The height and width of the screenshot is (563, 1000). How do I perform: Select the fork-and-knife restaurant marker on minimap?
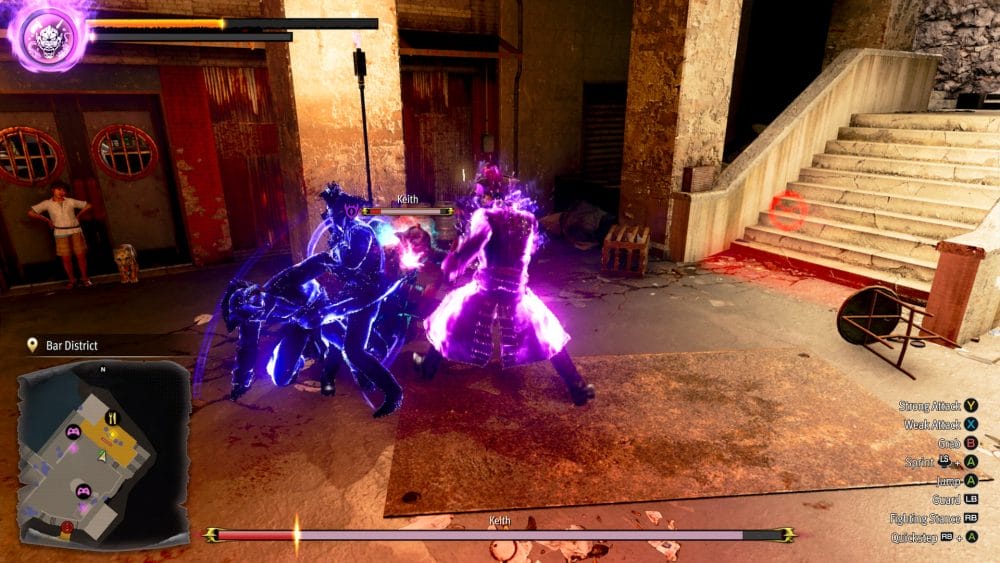(112, 418)
